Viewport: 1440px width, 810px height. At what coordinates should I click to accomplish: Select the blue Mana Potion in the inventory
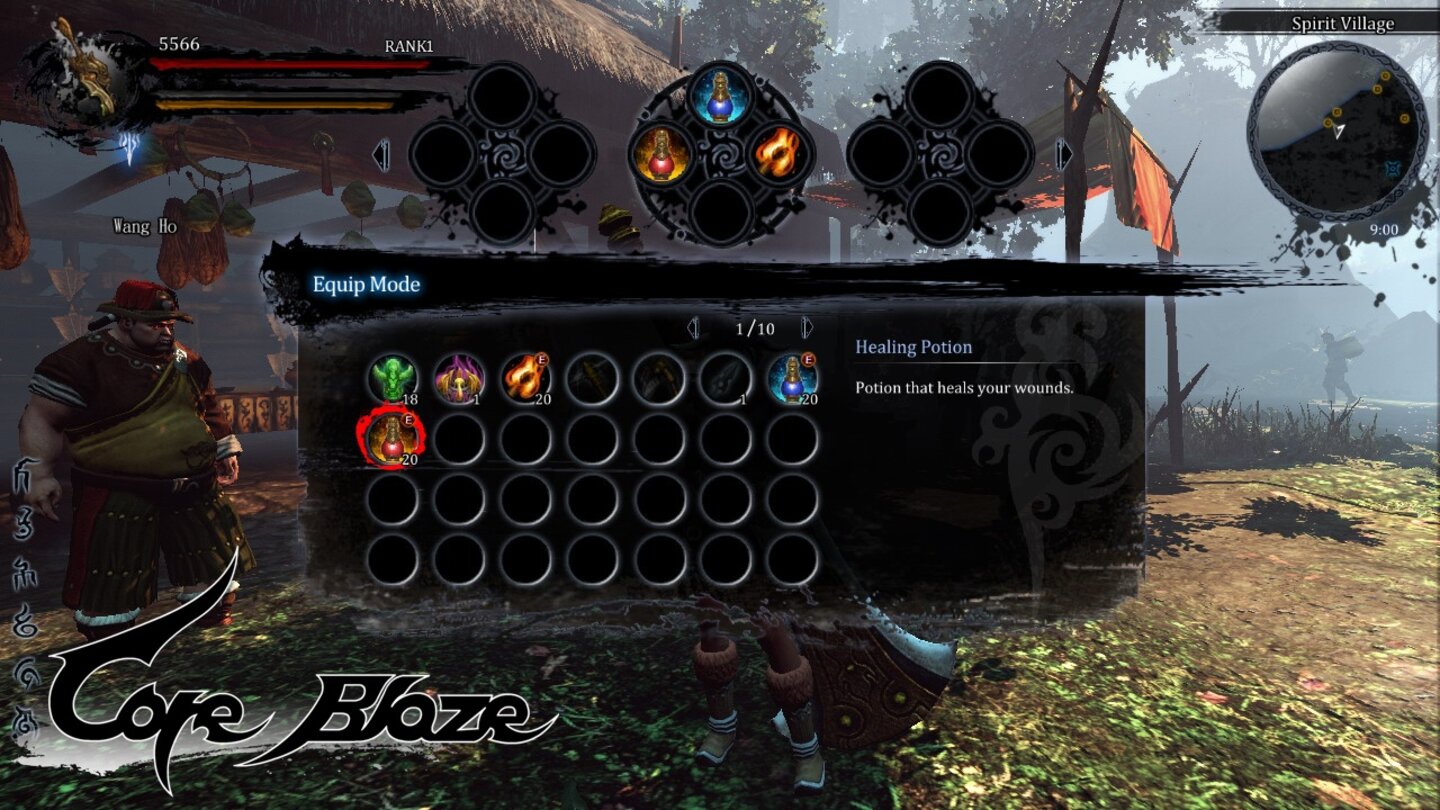pyautogui.click(x=795, y=378)
